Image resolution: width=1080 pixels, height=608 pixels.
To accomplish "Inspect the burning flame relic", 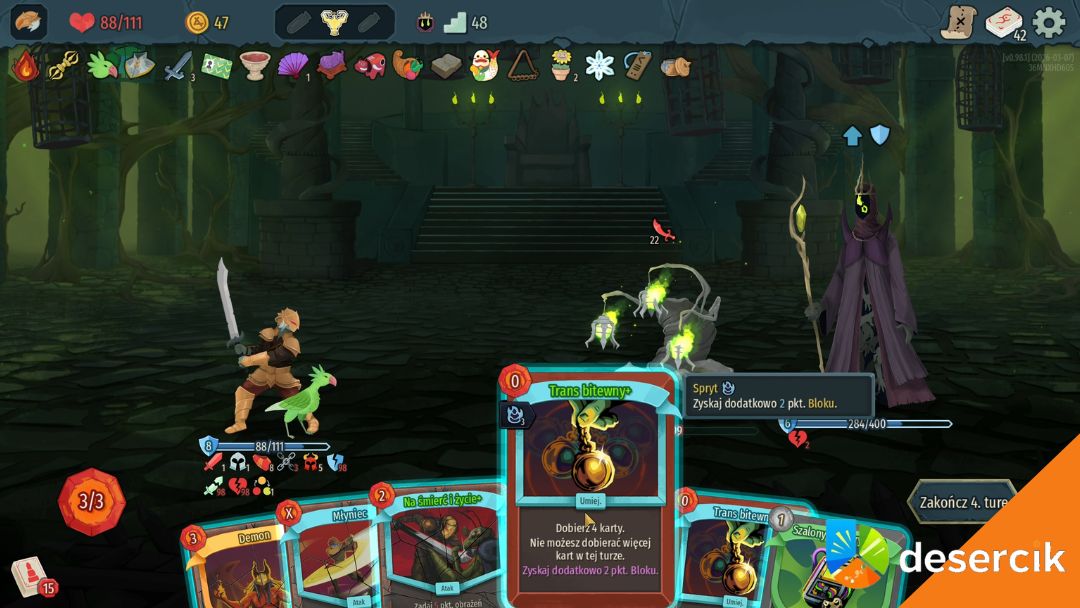I will point(25,66).
